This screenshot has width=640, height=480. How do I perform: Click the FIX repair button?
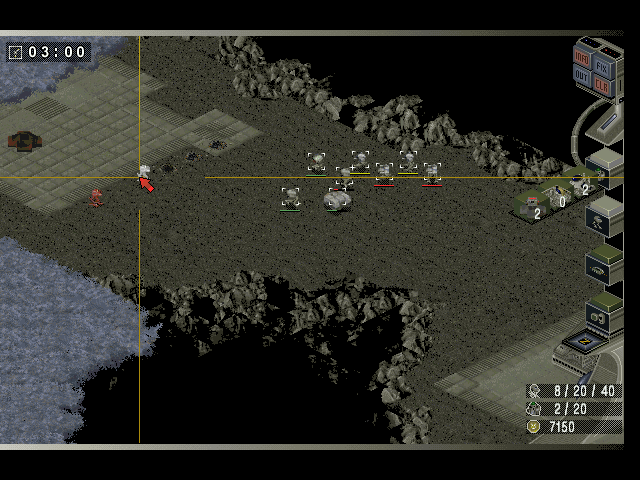coord(603,64)
